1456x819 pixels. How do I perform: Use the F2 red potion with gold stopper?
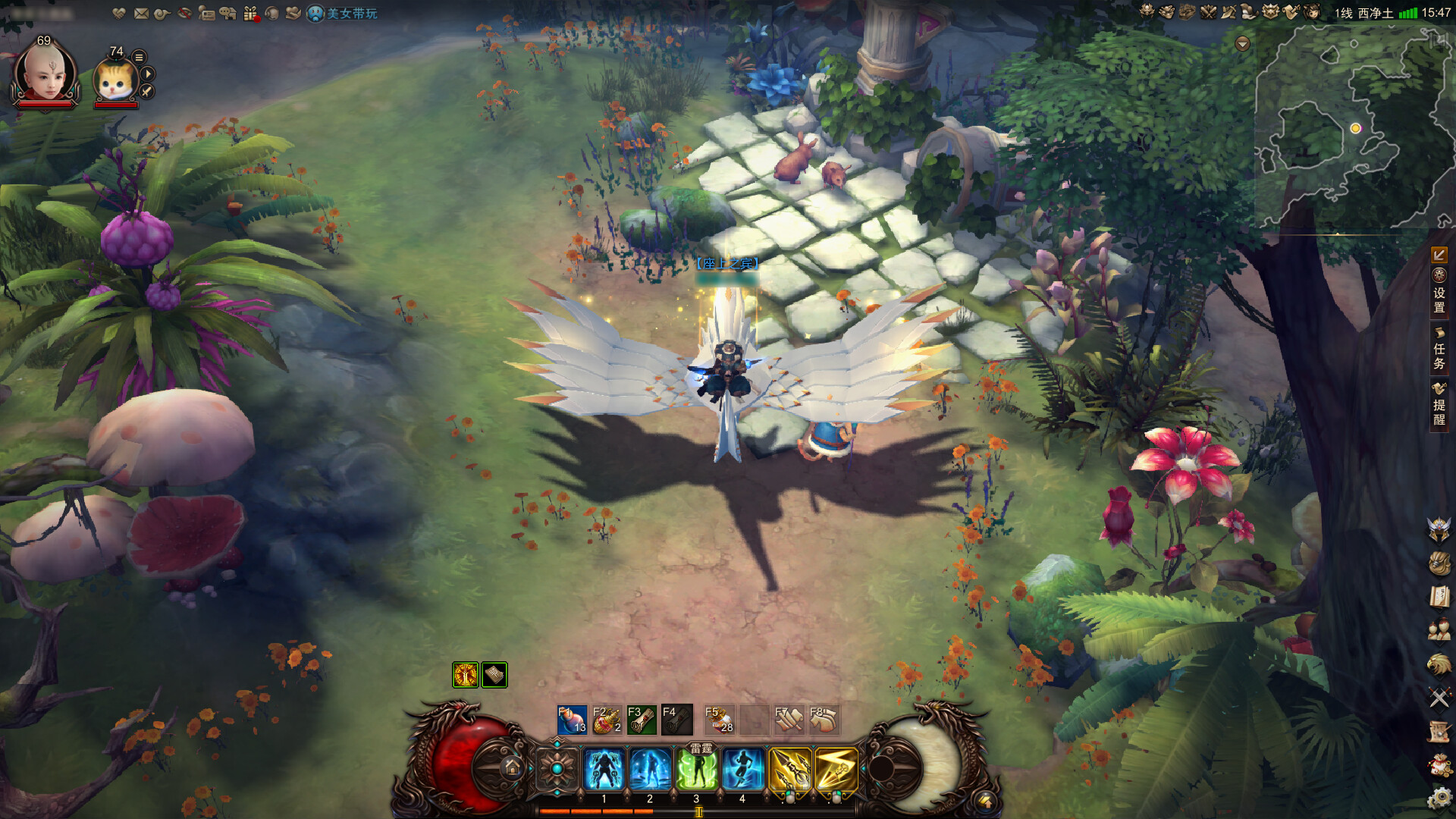click(607, 720)
